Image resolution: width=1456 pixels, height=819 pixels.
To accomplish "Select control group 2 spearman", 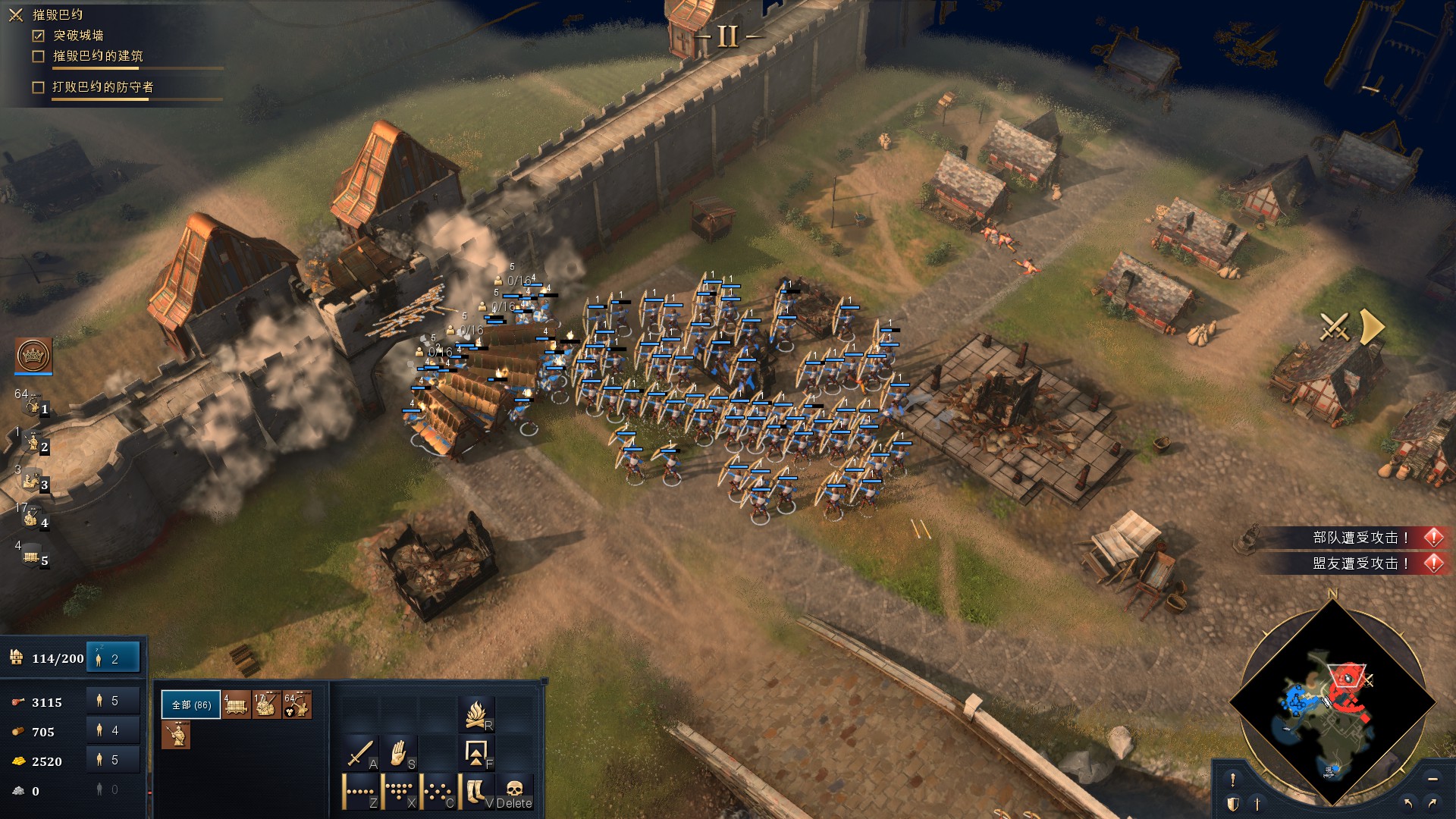I will pyautogui.click(x=33, y=444).
